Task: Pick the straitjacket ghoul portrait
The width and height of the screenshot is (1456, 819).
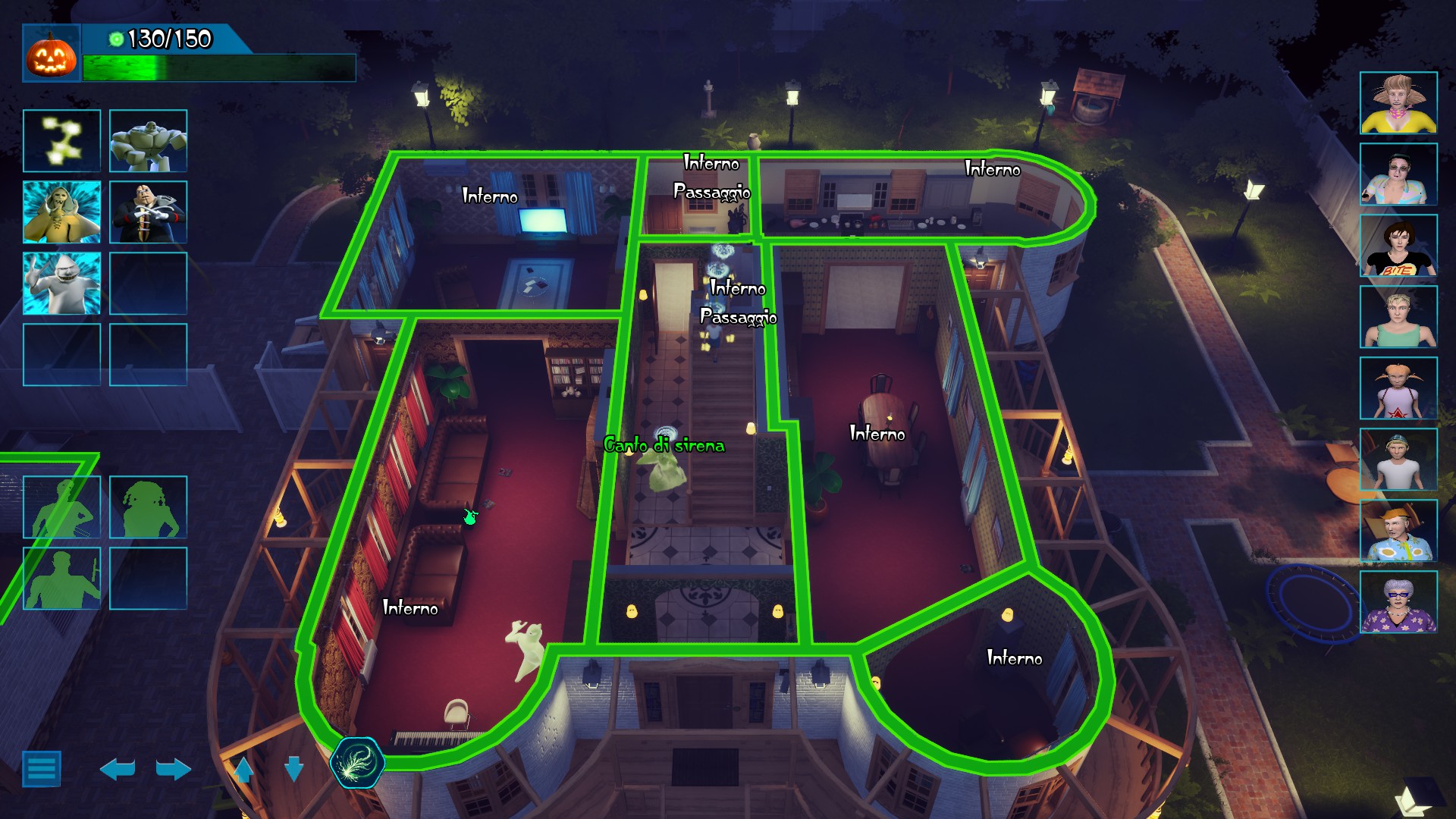Action: tap(148, 212)
